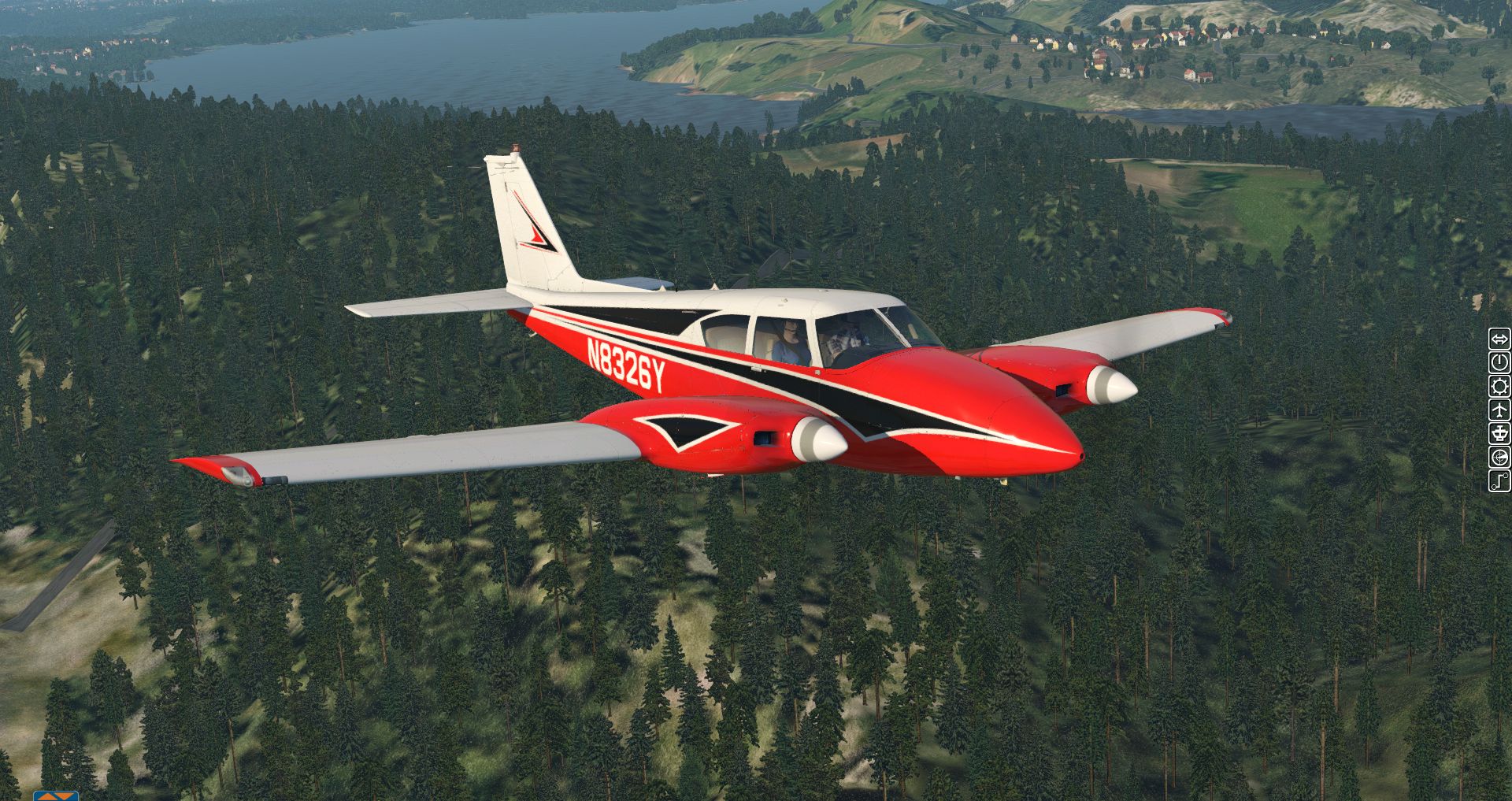
Task: Open the route waypoints icon
Action: (x=1499, y=480)
